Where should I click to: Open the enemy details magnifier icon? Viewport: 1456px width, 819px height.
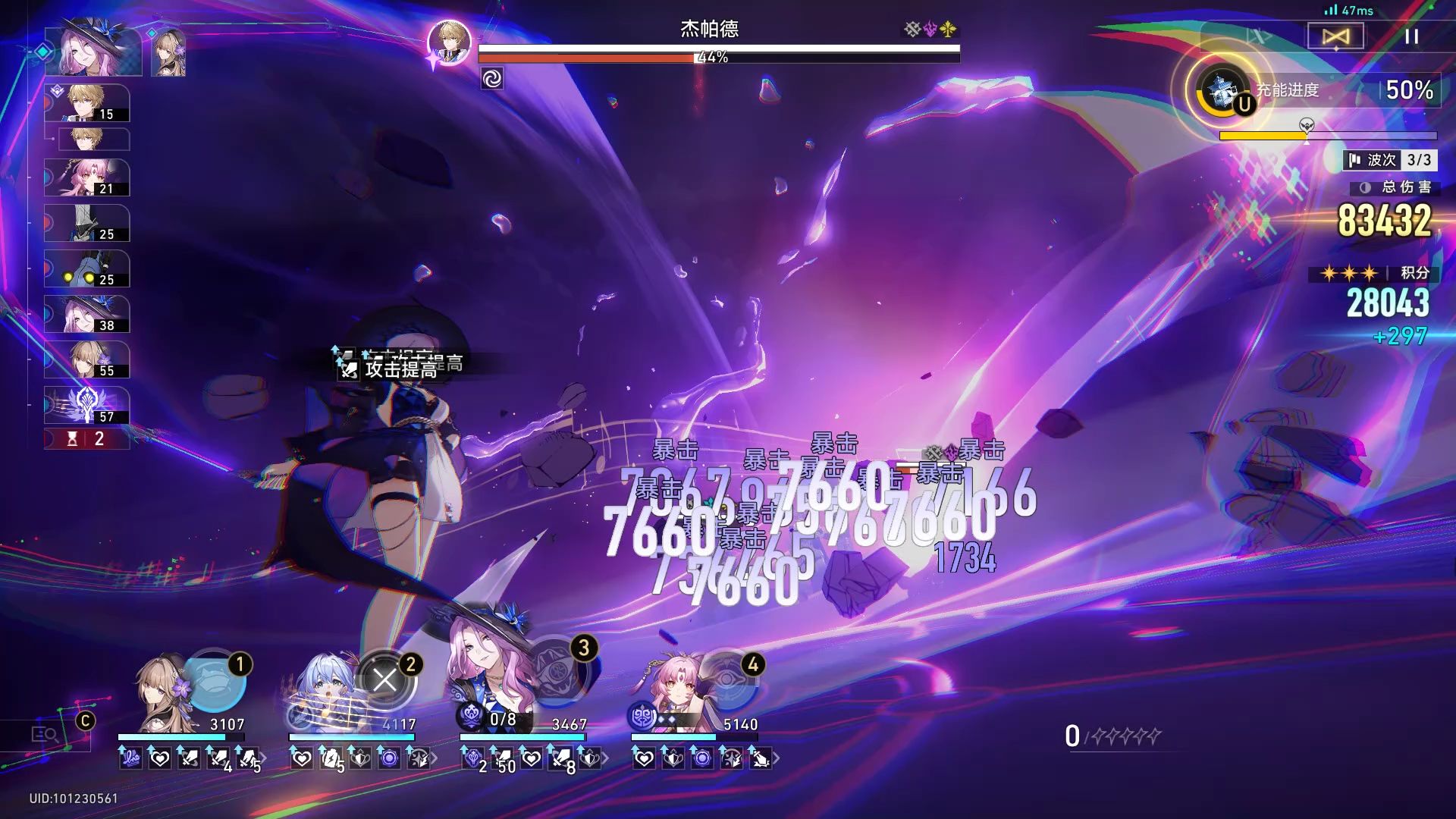point(45,734)
